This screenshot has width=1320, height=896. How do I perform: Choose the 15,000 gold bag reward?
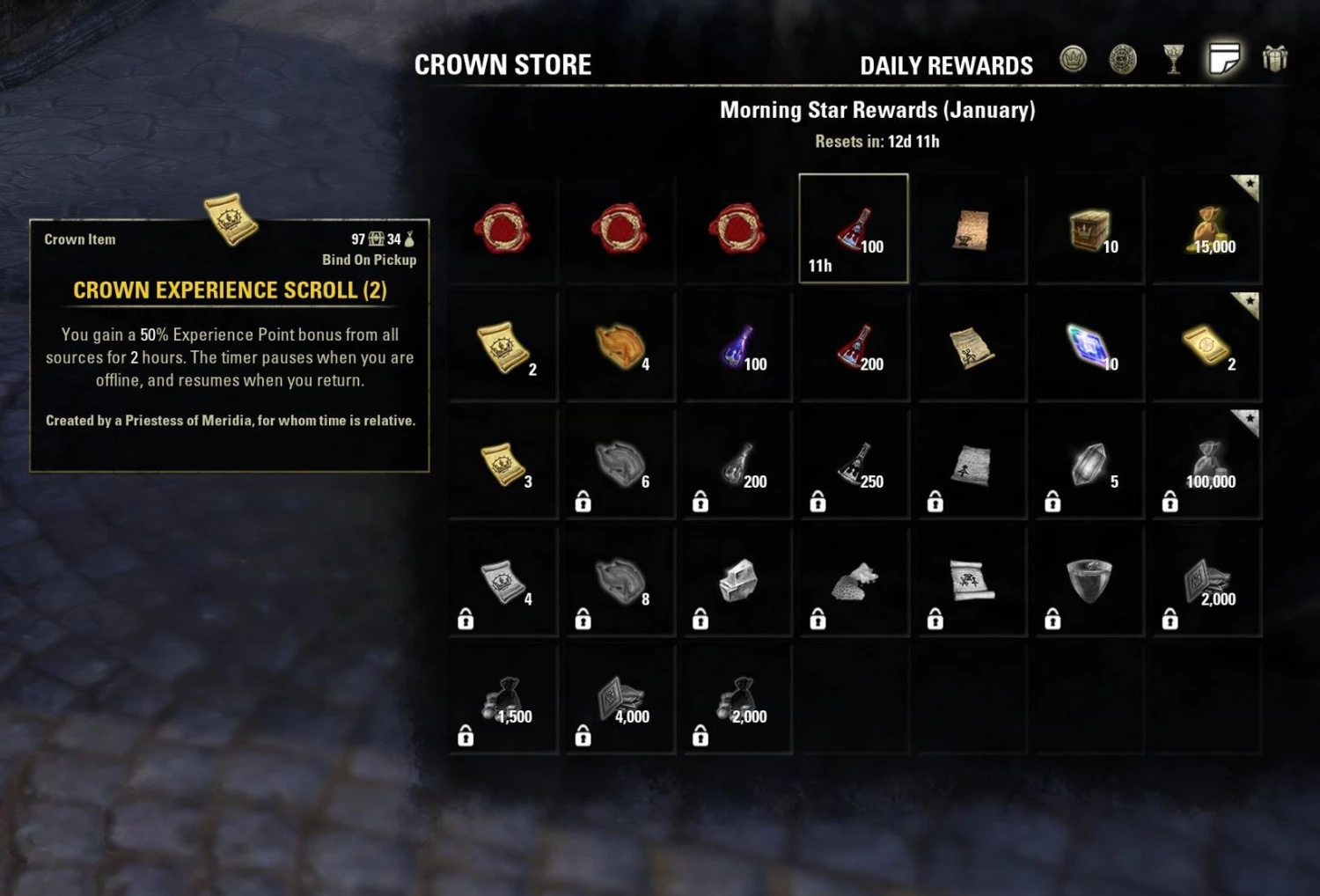1207,230
